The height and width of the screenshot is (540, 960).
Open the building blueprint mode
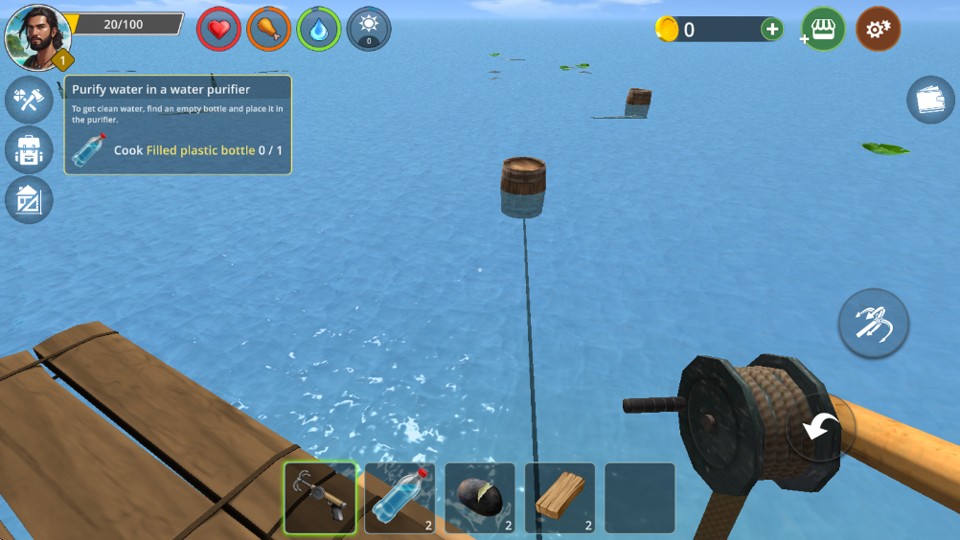pyautogui.click(x=28, y=200)
